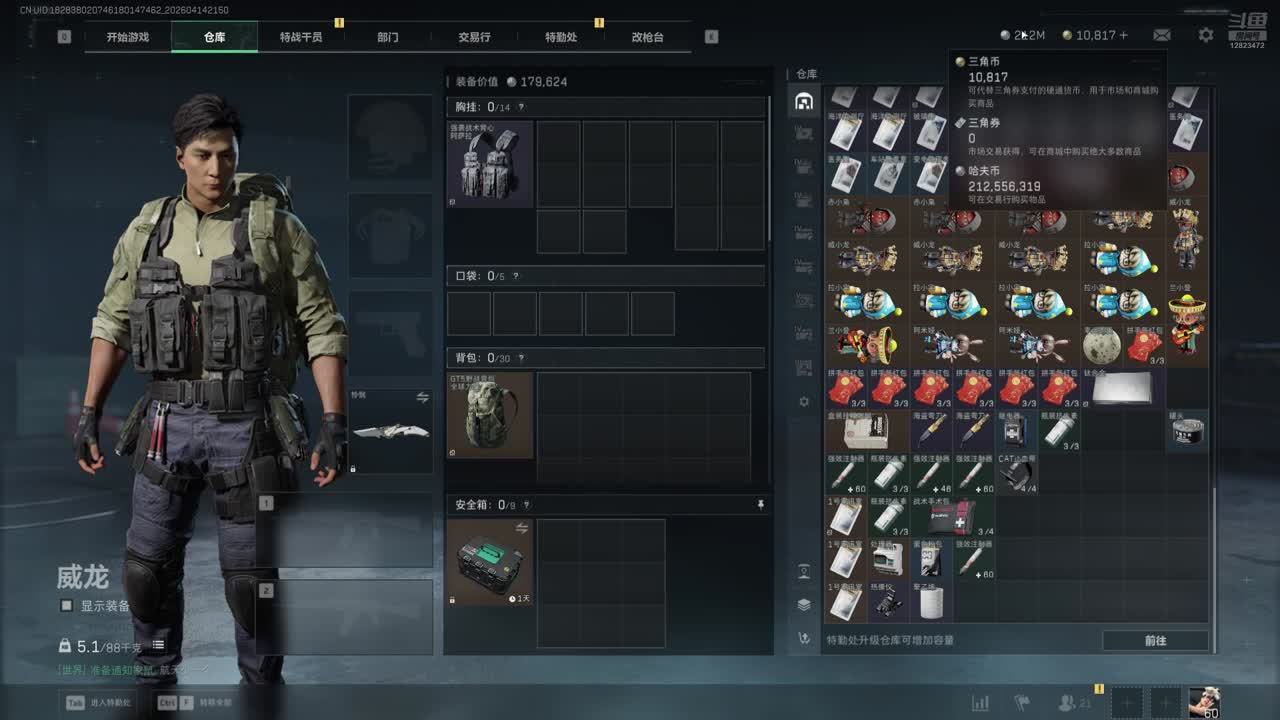Viewport: 1280px width, 720px height.
Task: Select the GT5 backpack slot
Action: click(489, 415)
